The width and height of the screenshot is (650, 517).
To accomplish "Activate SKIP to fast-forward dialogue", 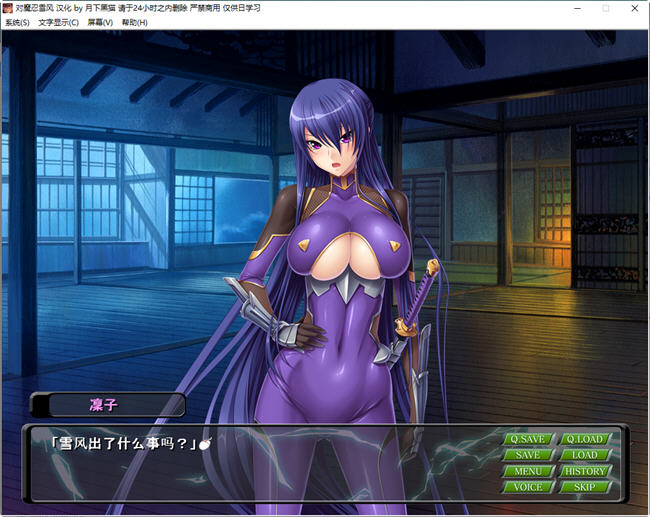I will 585,487.
